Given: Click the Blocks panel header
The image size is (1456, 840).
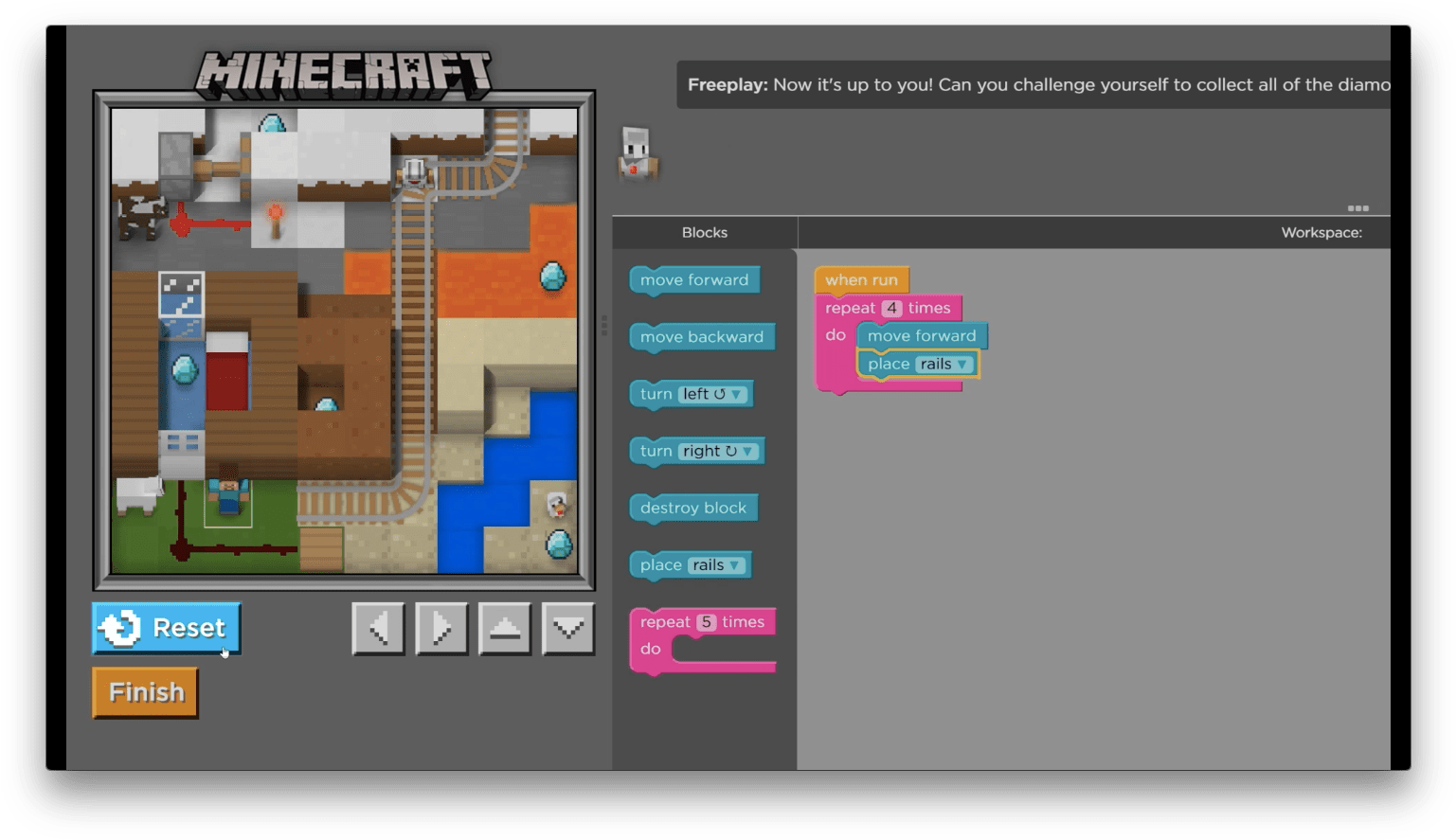Looking at the screenshot, I should click(704, 232).
